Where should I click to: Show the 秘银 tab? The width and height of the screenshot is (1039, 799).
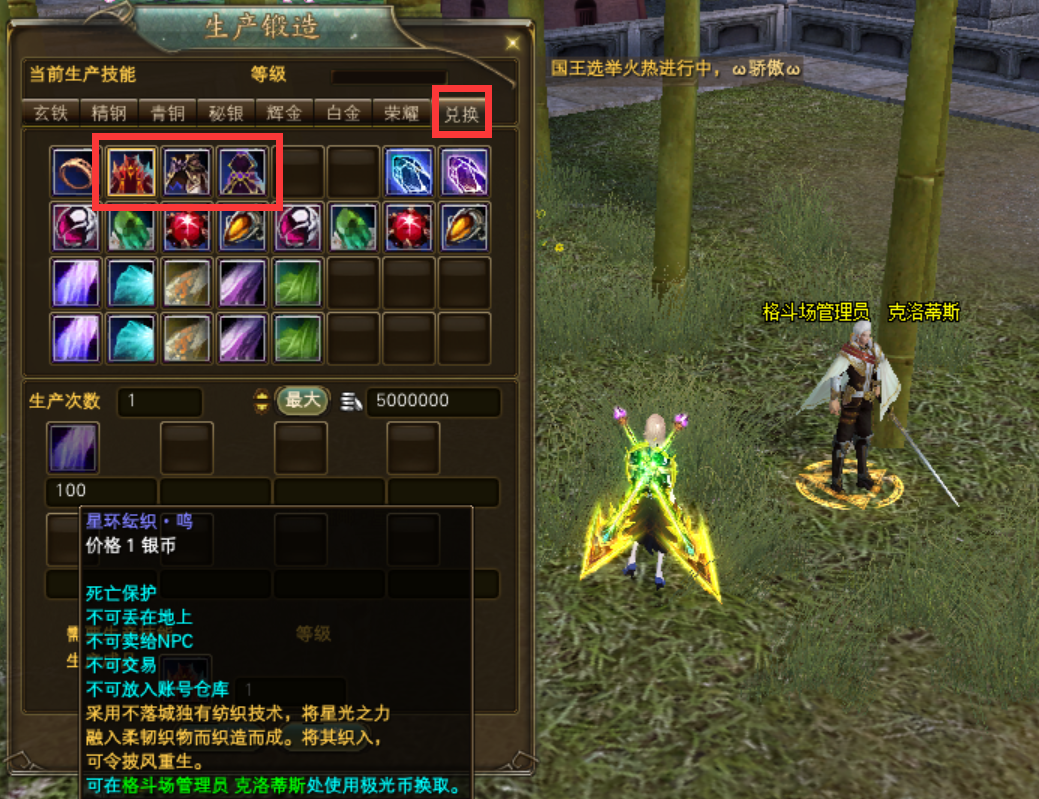click(226, 113)
